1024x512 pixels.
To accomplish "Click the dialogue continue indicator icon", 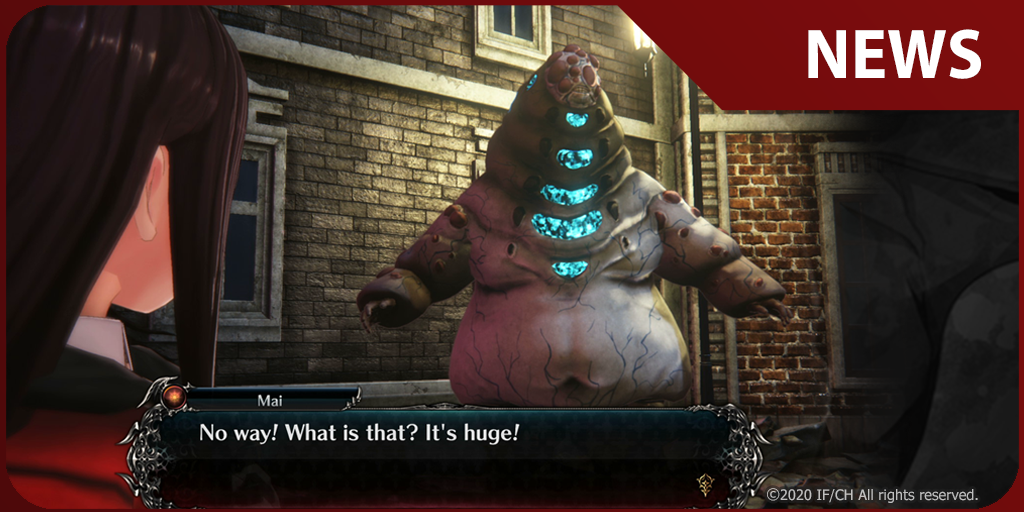I will coord(704,483).
